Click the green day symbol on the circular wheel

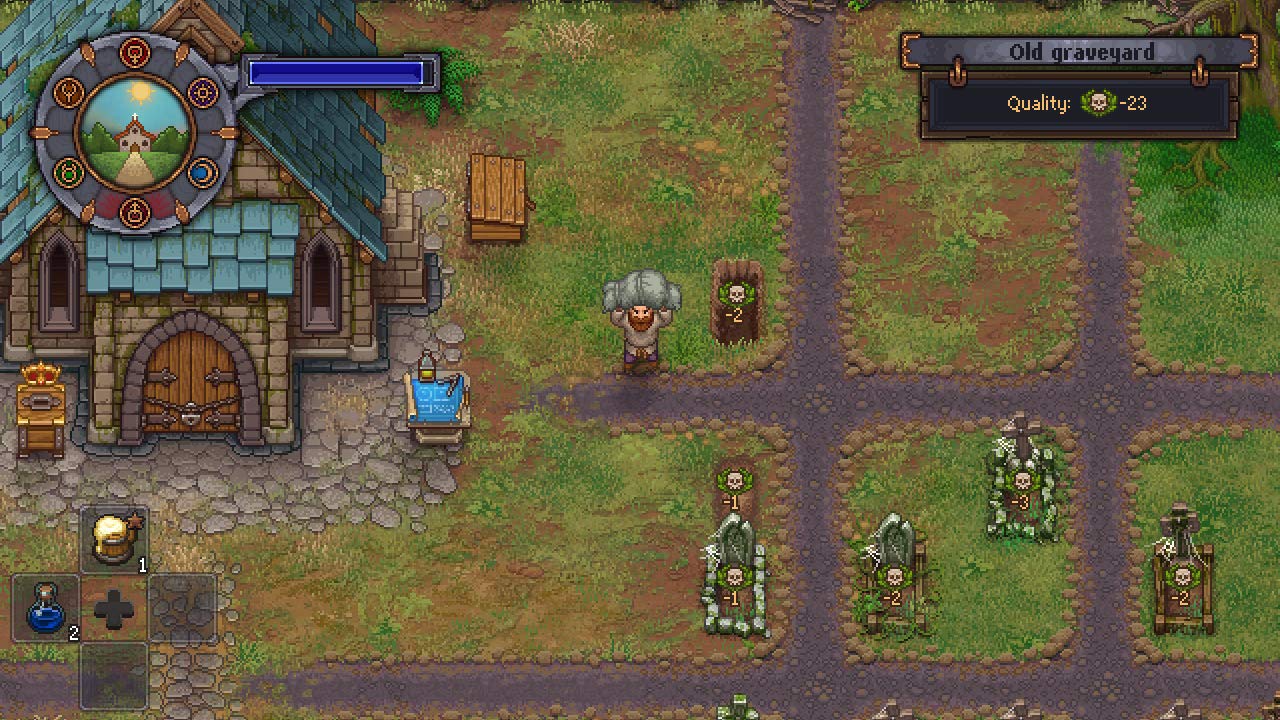(x=67, y=172)
